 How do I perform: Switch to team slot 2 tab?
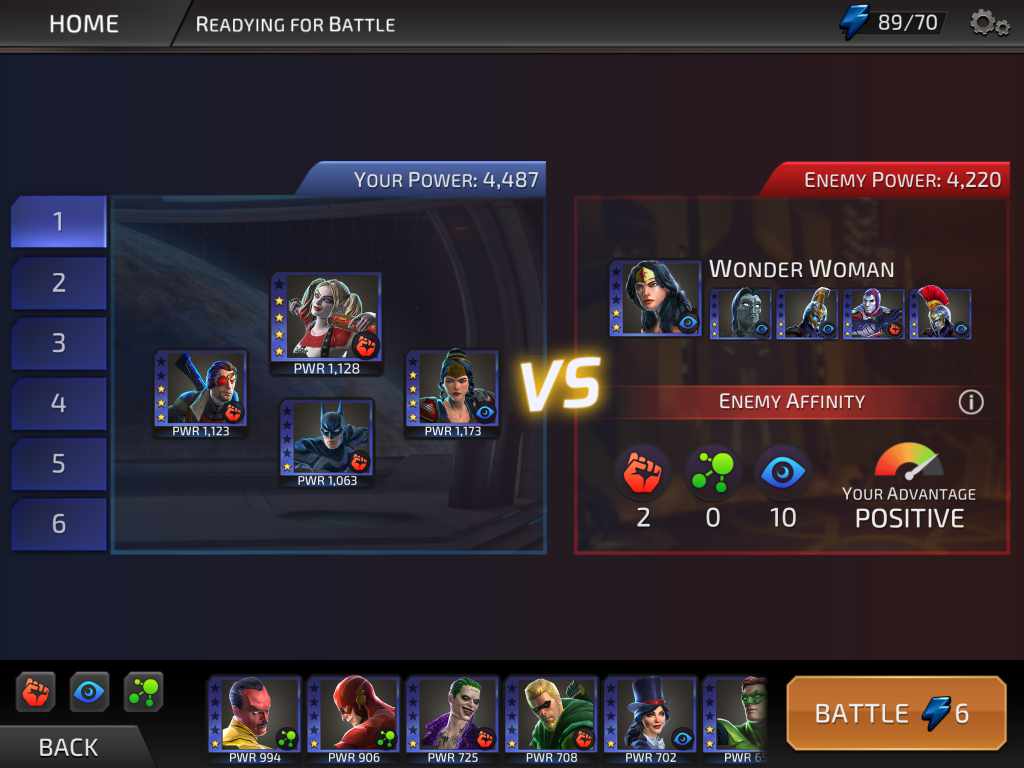59,283
